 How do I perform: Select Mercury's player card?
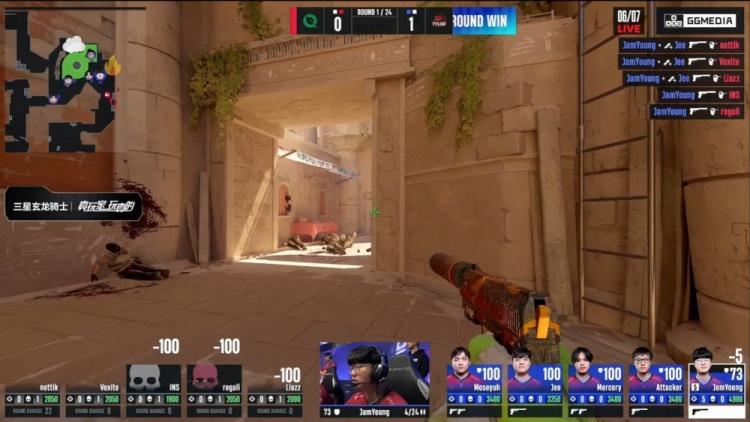click(x=597, y=382)
